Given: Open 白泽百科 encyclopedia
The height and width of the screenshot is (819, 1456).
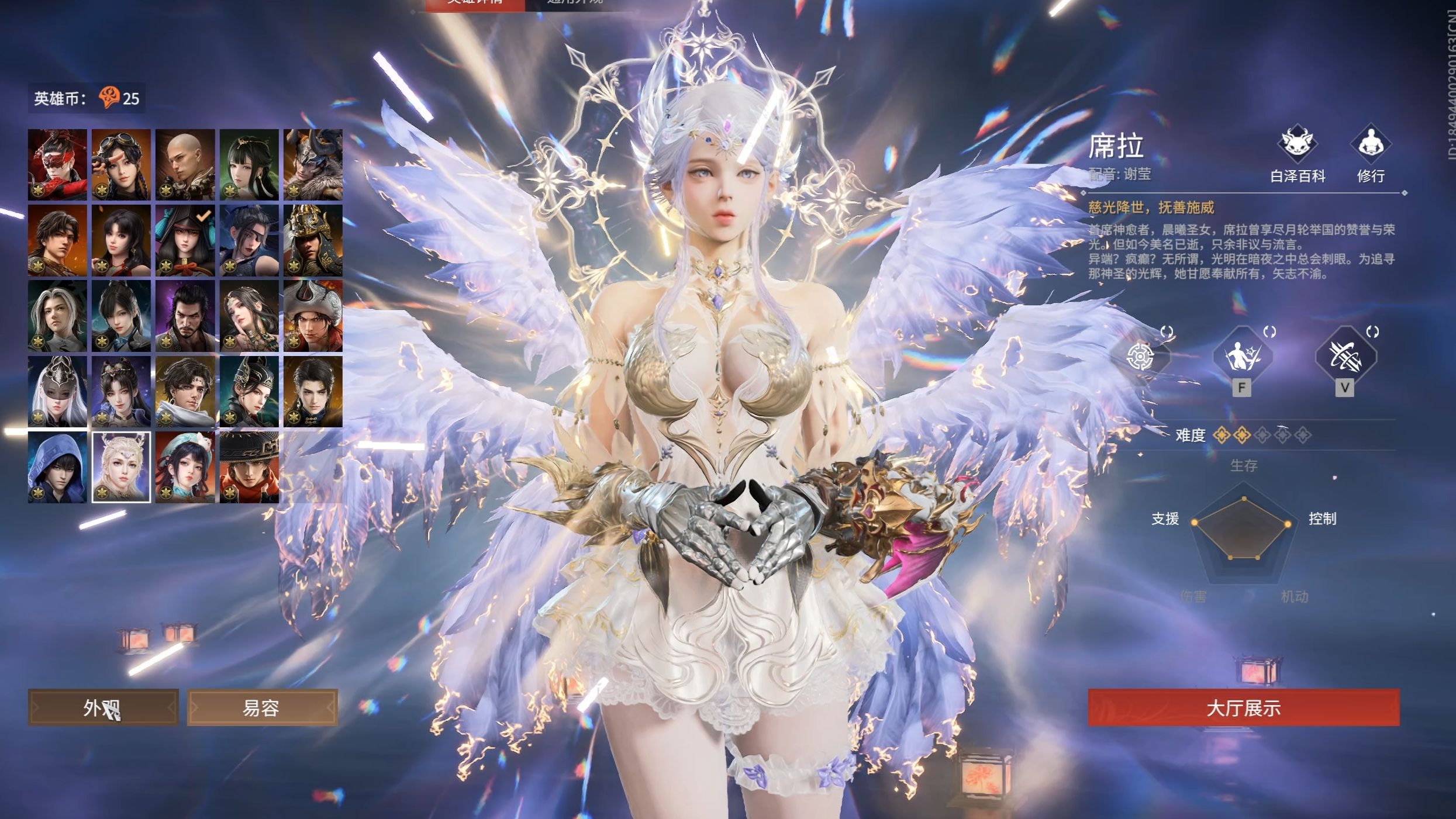Looking at the screenshot, I should [x=1297, y=153].
